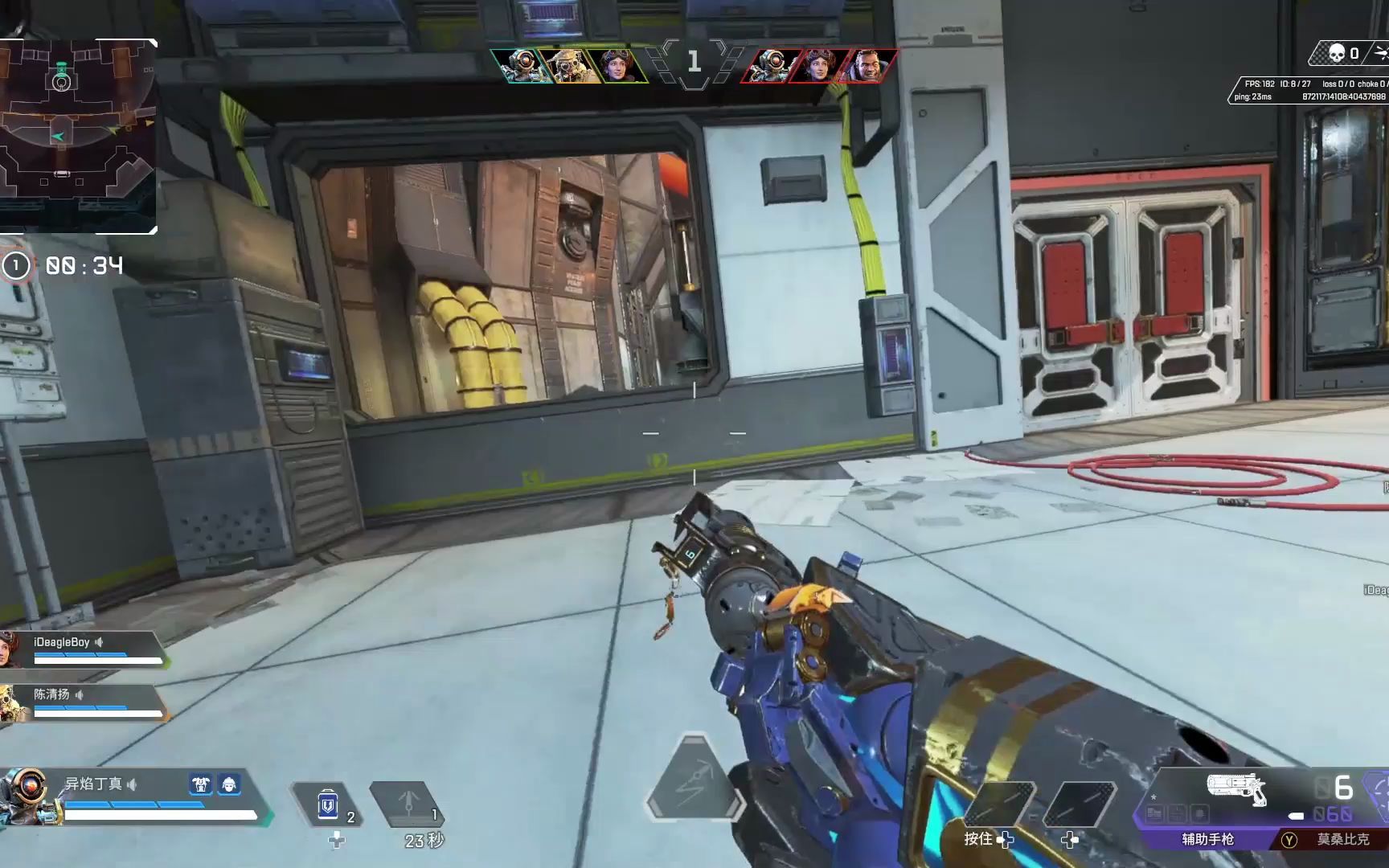Select the first friendly squad portrait at top
The image size is (1389, 868).
(521, 66)
